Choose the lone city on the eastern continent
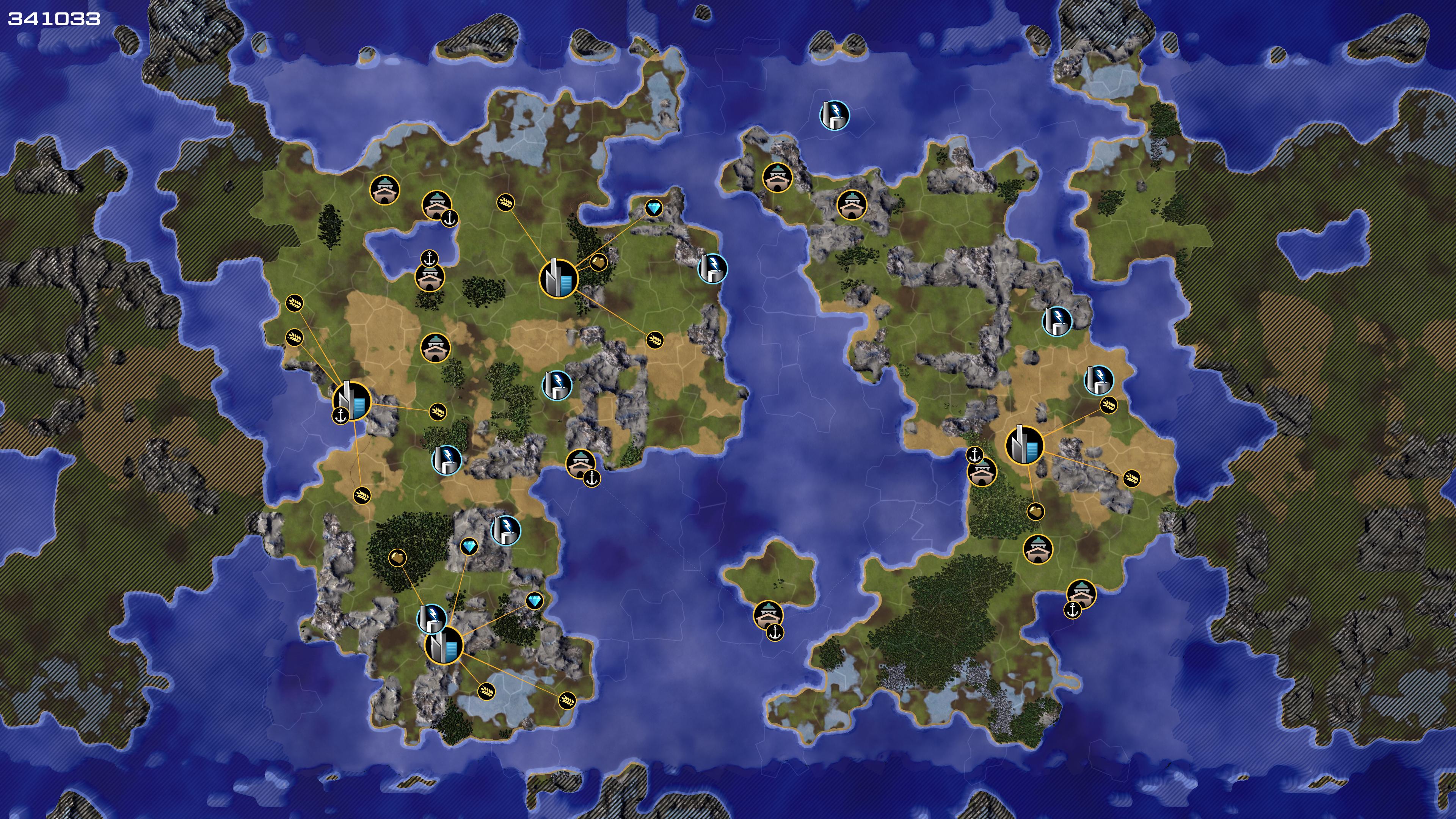The image size is (1456, 819). tap(1025, 446)
